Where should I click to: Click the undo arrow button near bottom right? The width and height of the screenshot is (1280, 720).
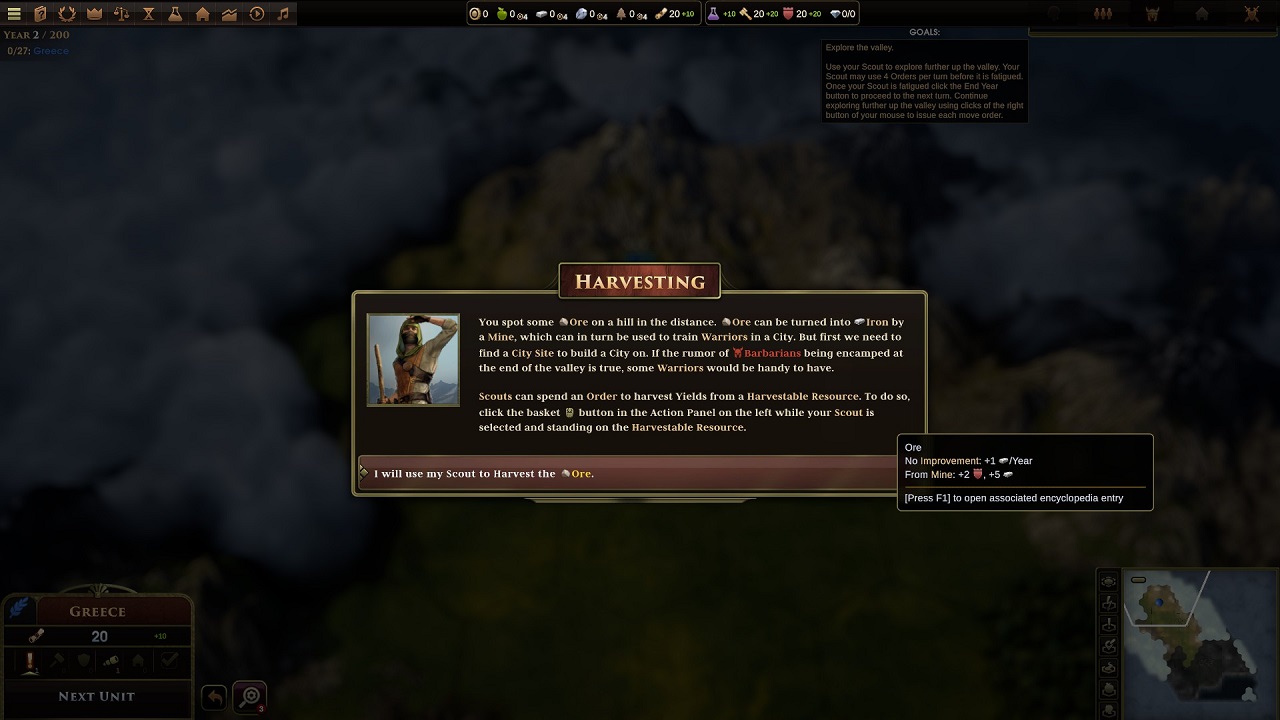213,697
